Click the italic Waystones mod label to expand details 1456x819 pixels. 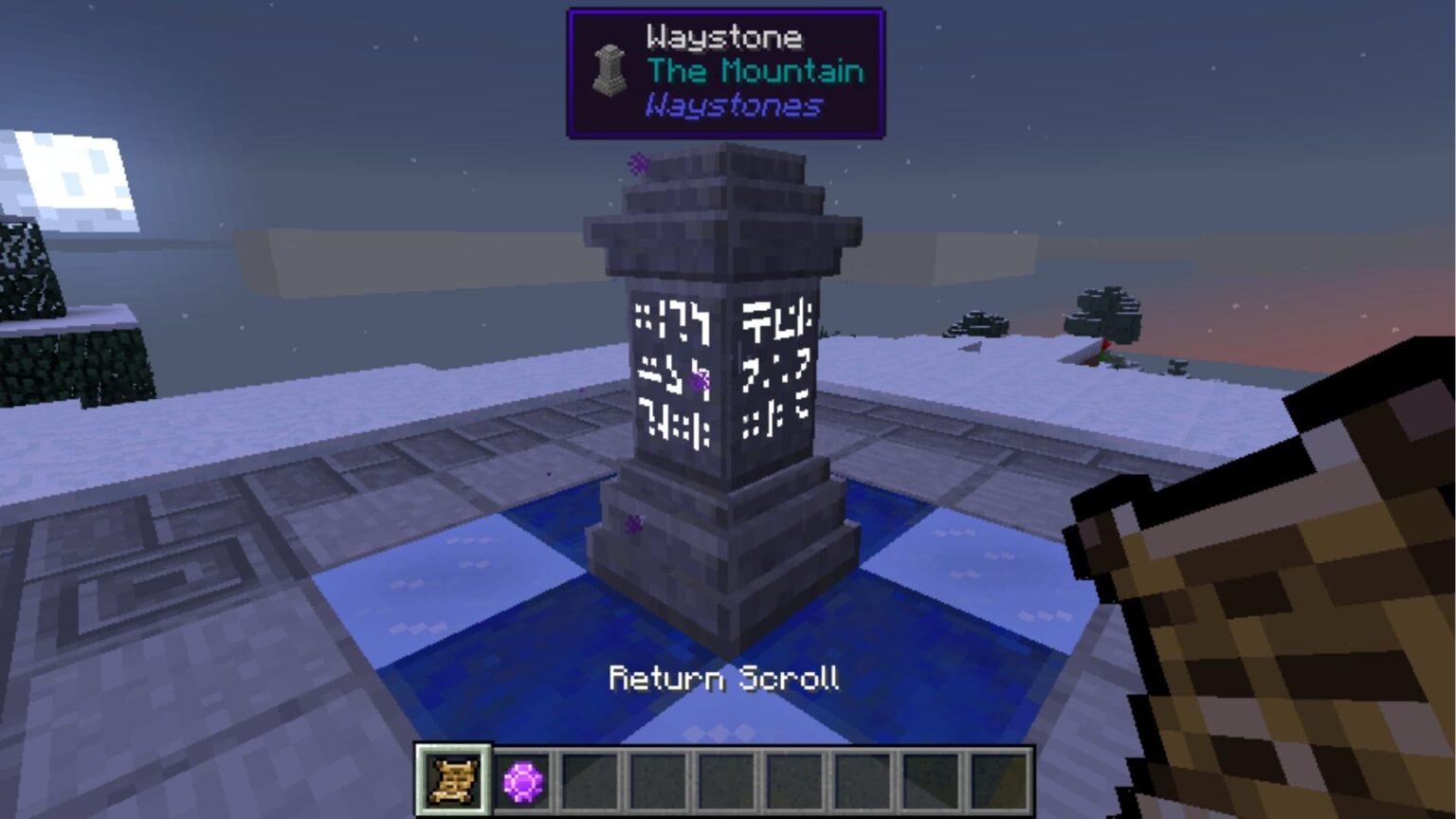point(730,106)
